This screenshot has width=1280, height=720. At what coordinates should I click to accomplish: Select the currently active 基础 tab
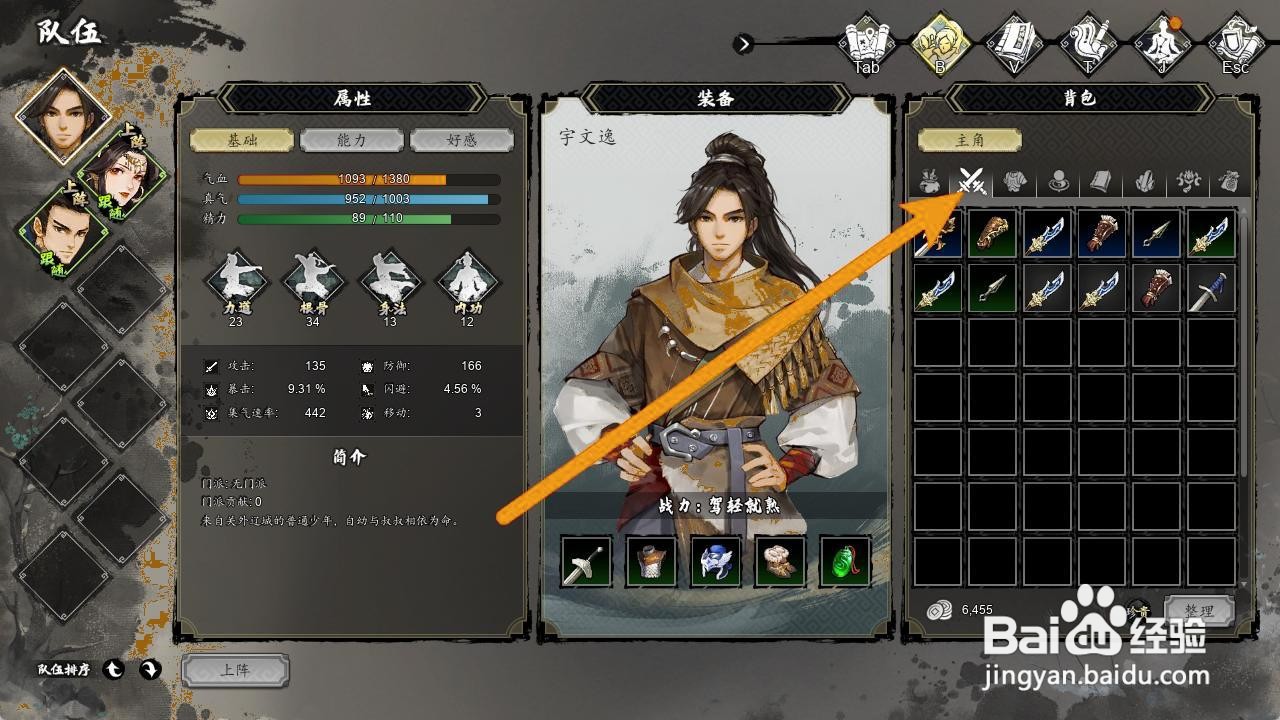pyautogui.click(x=243, y=140)
